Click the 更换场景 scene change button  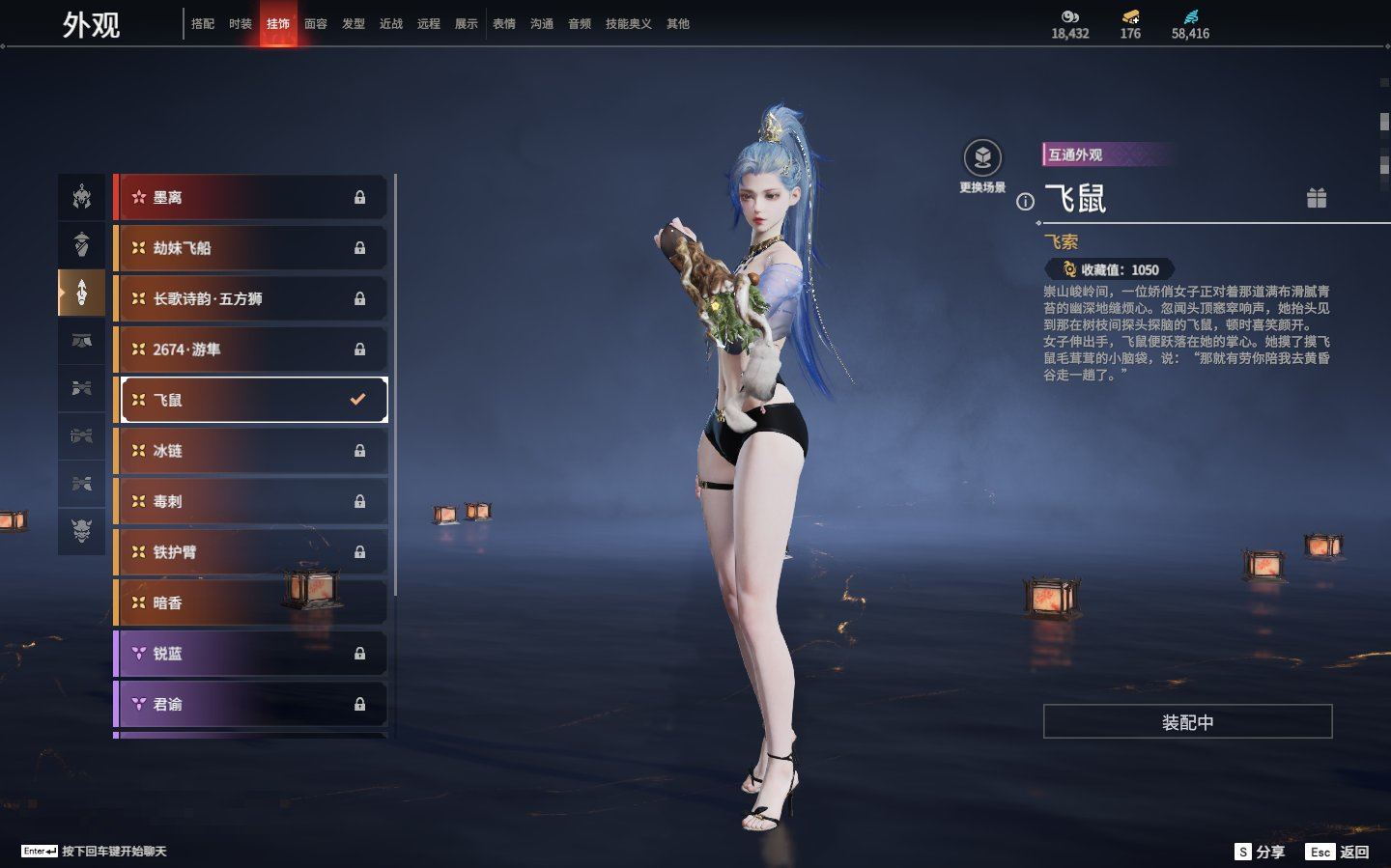pyautogui.click(x=982, y=159)
